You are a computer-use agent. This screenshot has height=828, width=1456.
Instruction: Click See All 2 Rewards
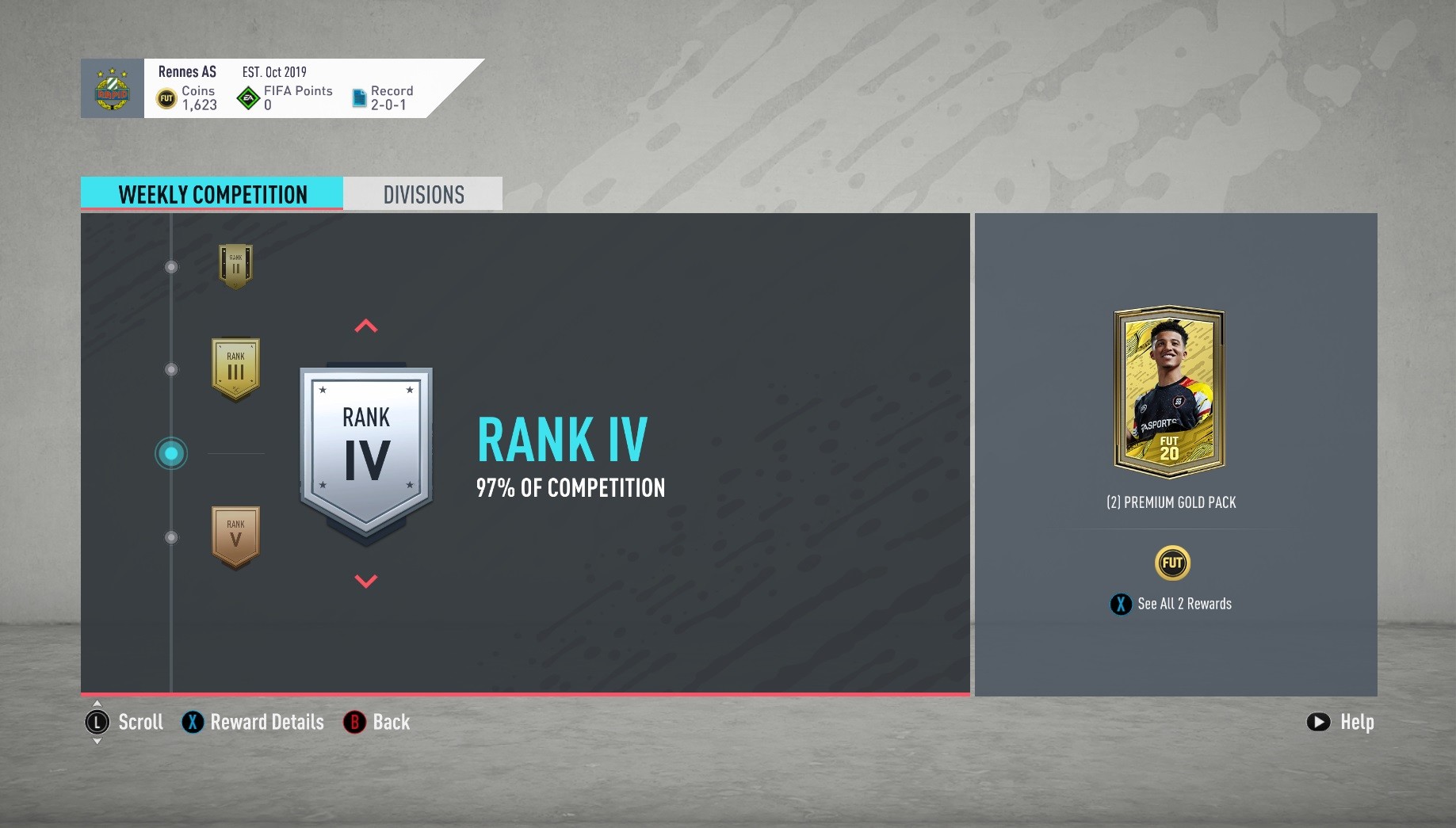pyautogui.click(x=1171, y=603)
